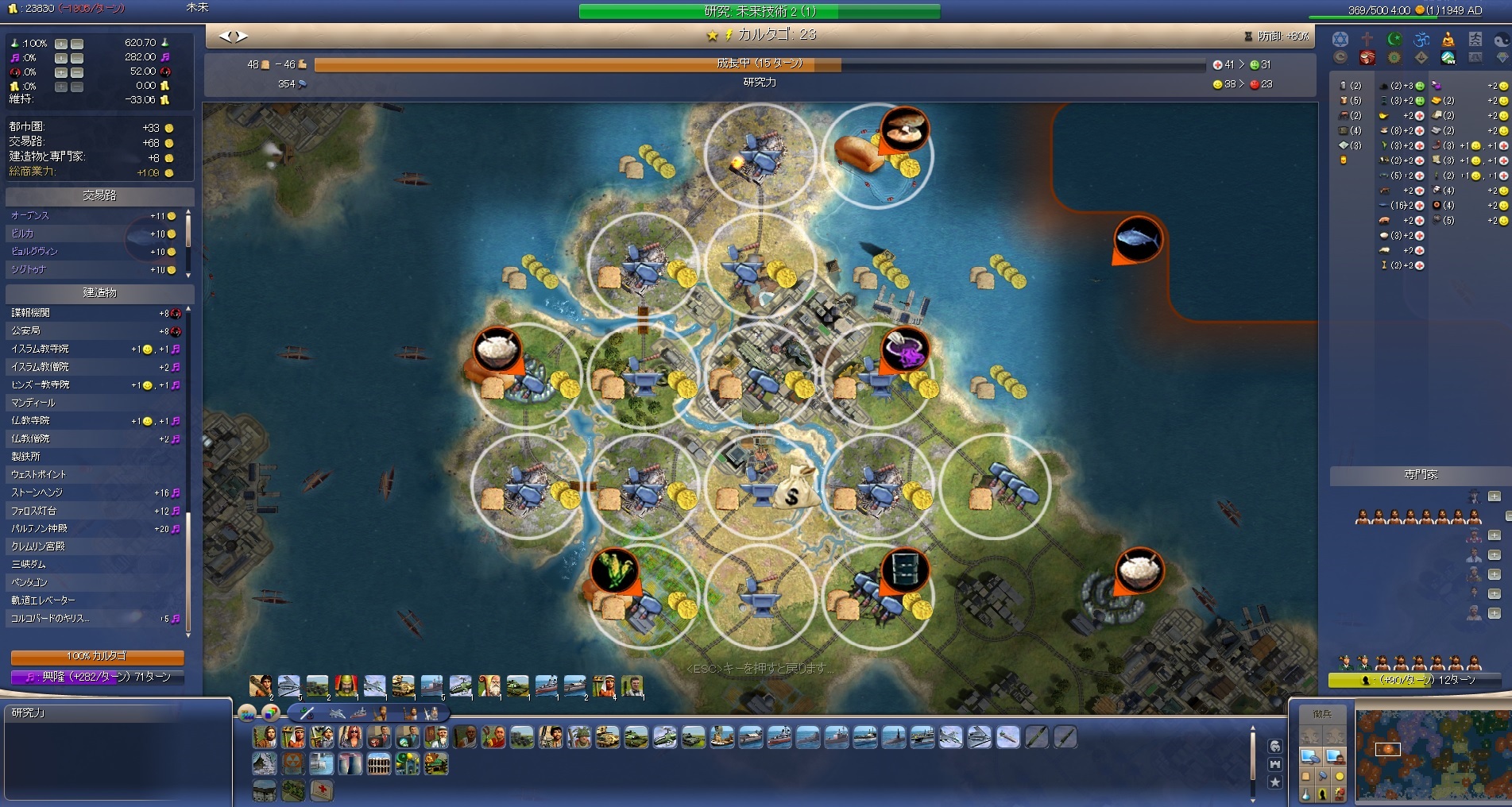The height and width of the screenshot is (807, 1512).
Task: Go to the previous city arrow
Action: [x=225, y=36]
